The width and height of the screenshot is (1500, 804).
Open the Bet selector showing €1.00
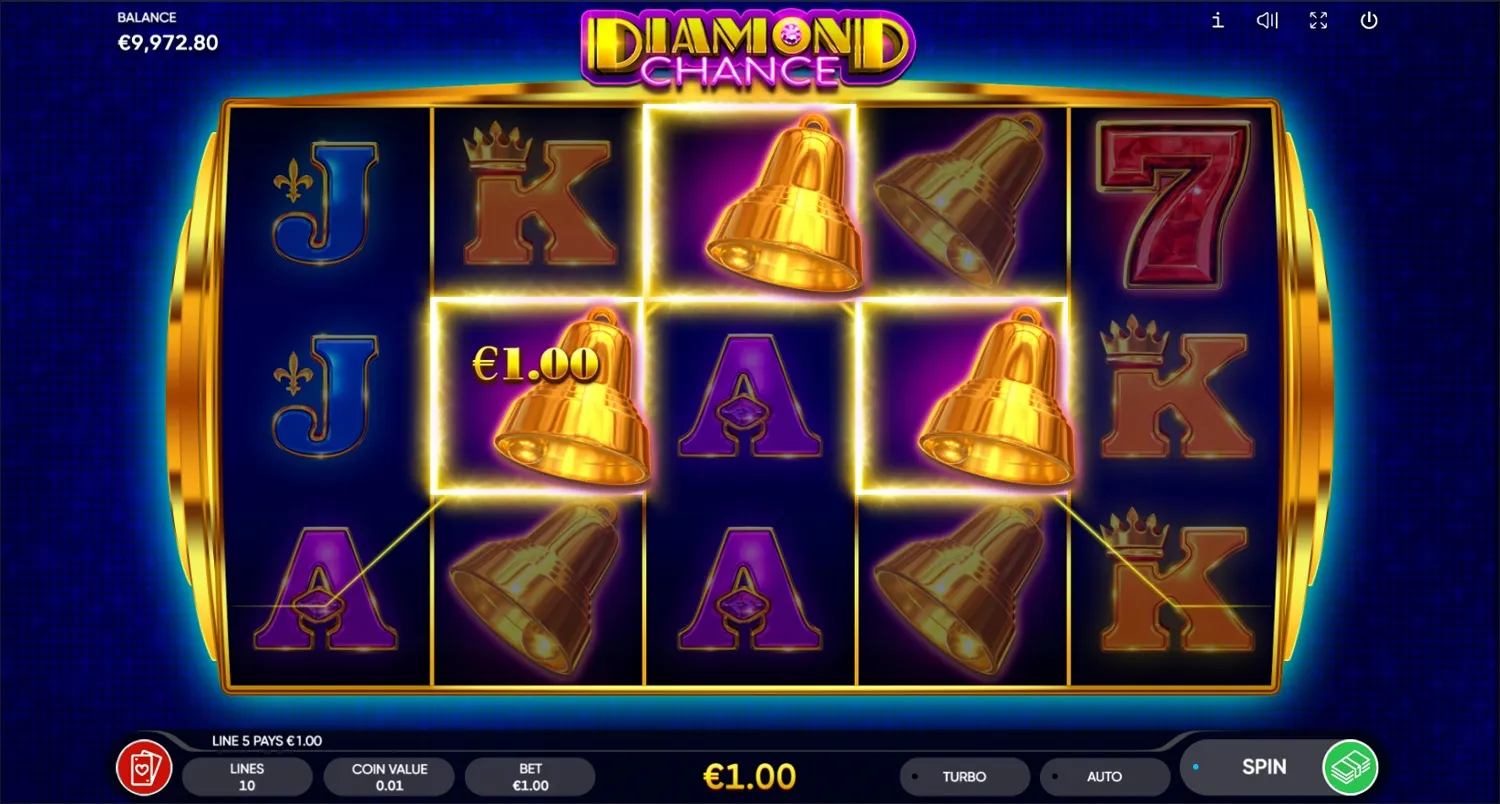(530, 776)
